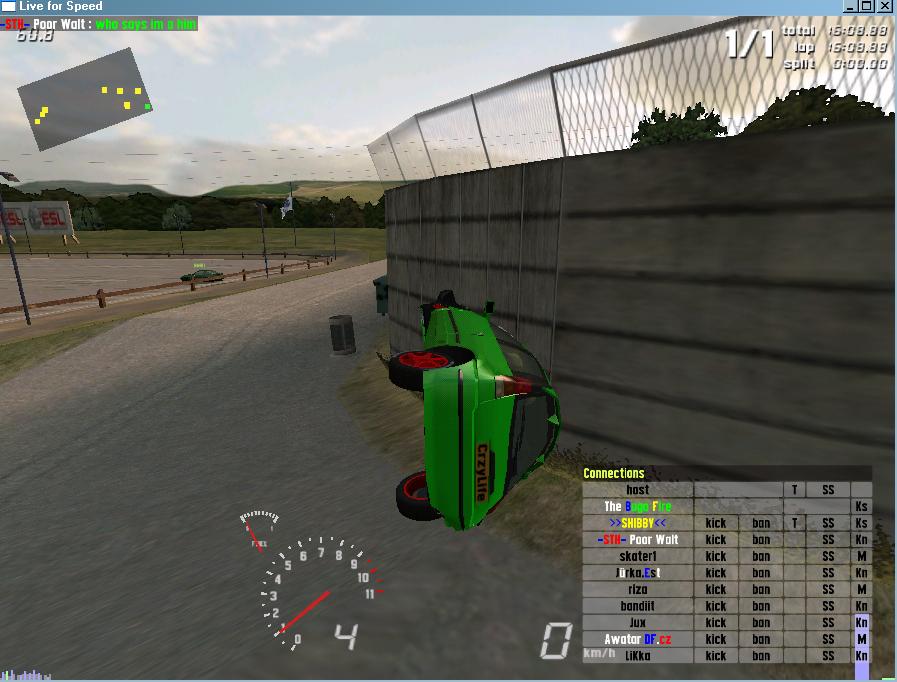
Task: Select the skater1 name in Connections list
Action: coord(638,556)
